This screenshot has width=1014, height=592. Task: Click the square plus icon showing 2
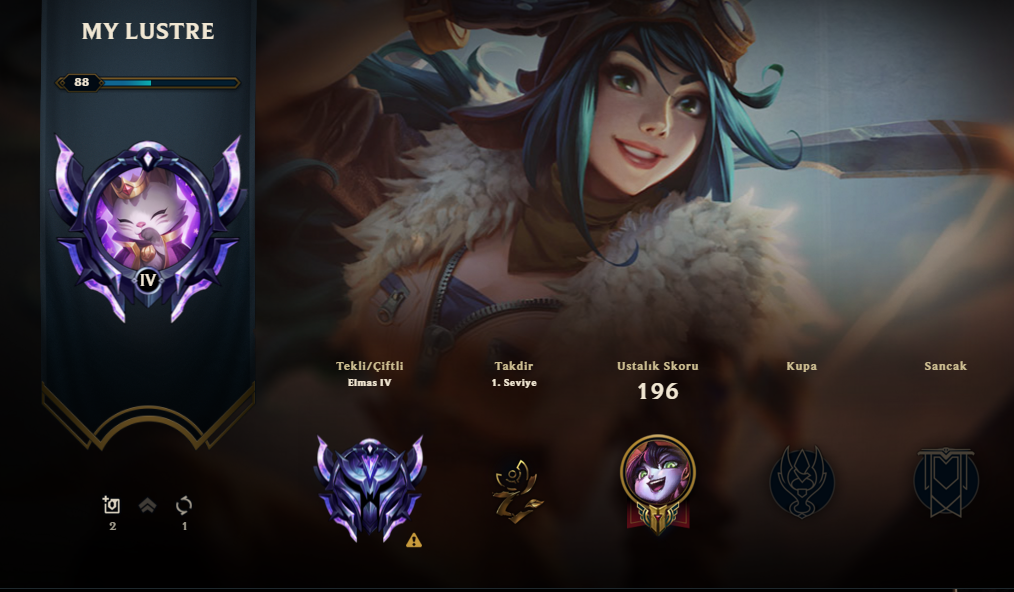click(112, 505)
